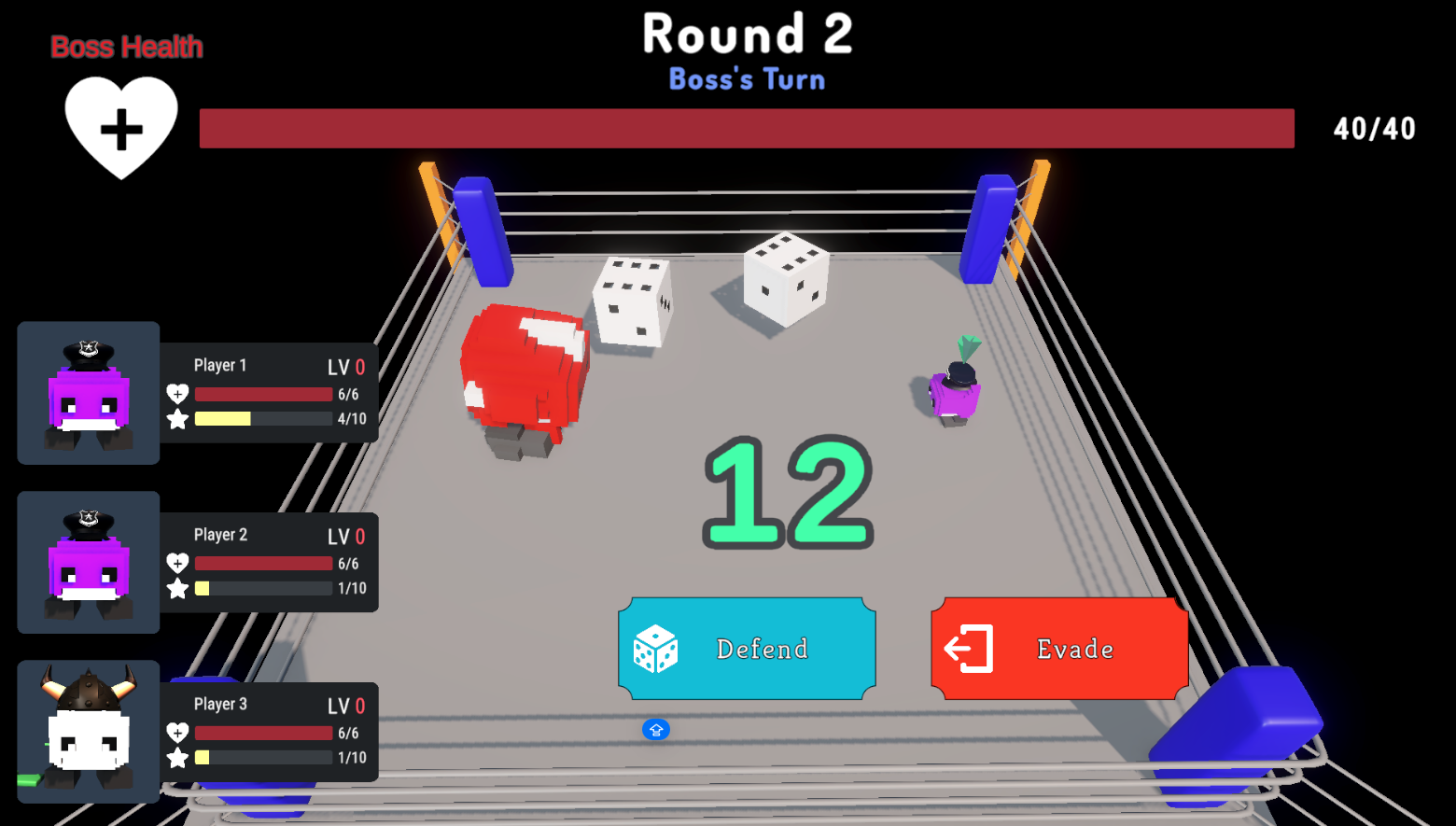Image resolution: width=1456 pixels, height=826 pixels.
Task: Select the Player 2 portrait
Action: point(89,563)
